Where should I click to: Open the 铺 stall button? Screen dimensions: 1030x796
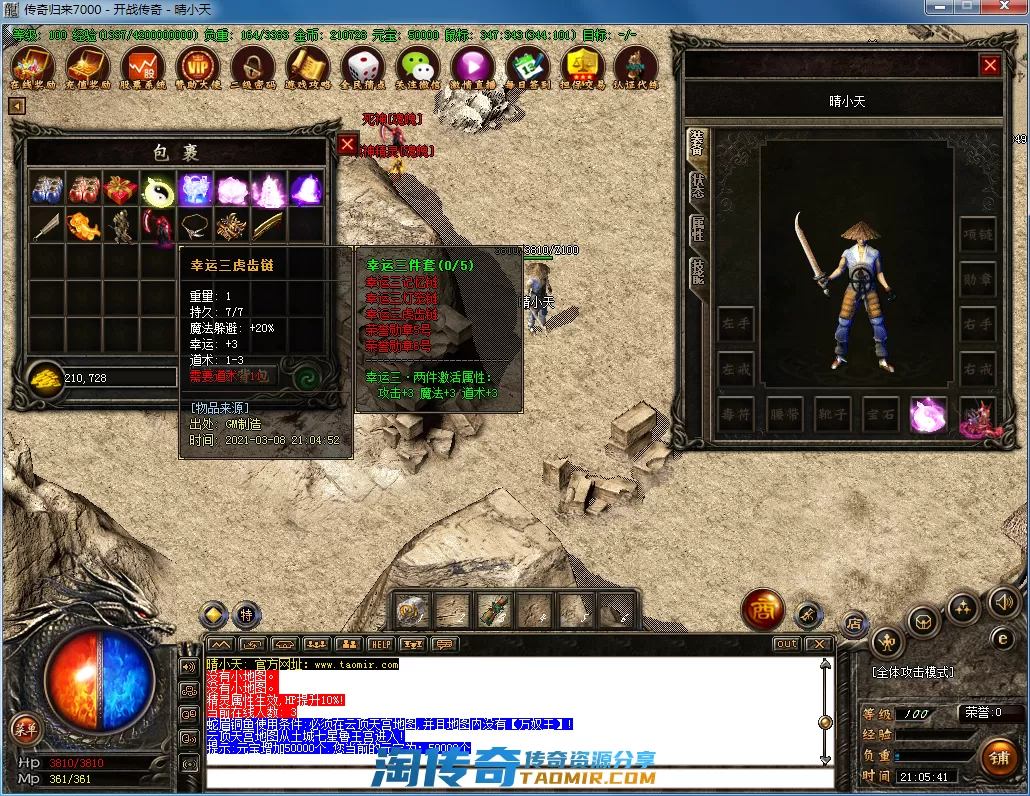tap(999, 758)
